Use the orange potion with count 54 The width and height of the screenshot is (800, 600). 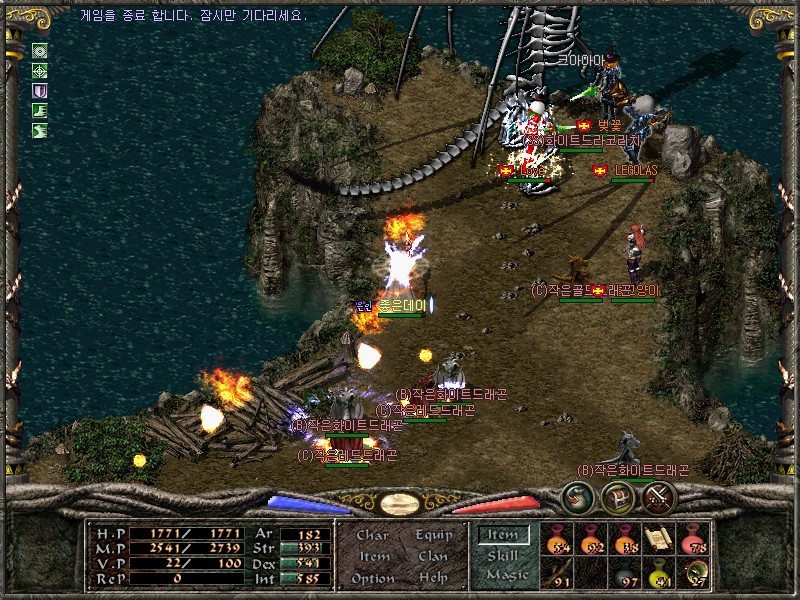(560, 539)
